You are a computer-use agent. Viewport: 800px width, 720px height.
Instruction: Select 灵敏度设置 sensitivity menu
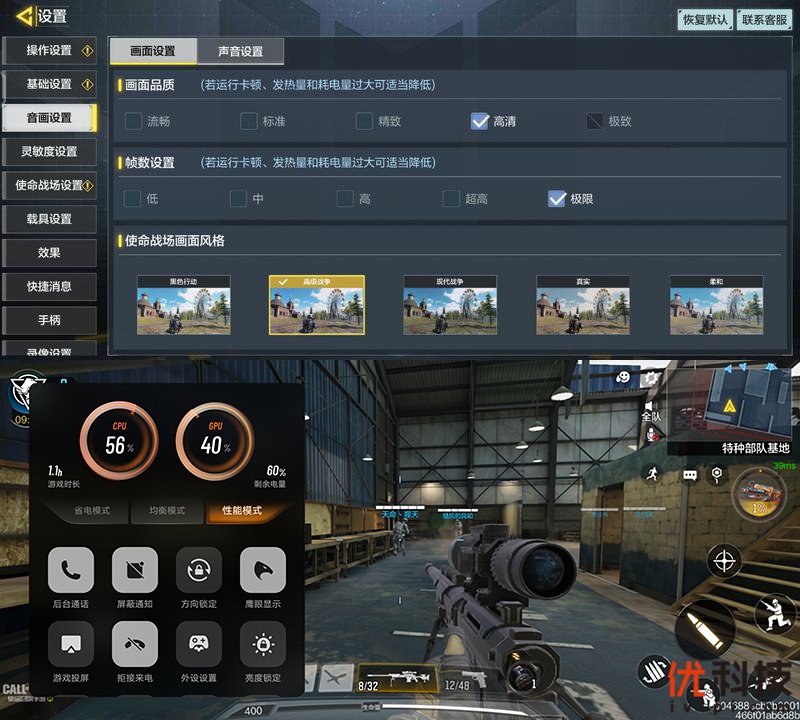tap(49, 152)
